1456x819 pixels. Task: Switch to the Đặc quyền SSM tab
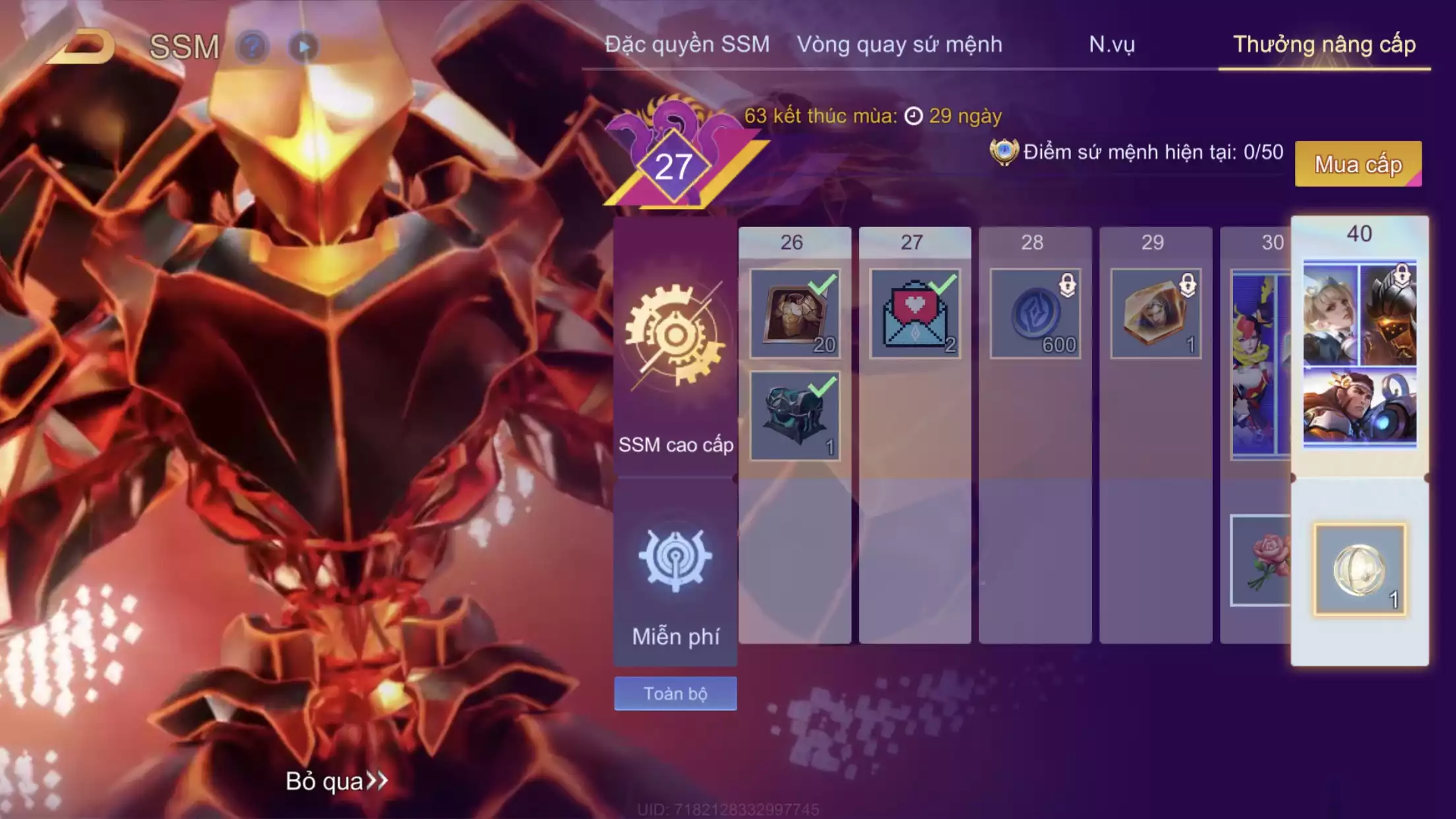click(x=687, y=44)
